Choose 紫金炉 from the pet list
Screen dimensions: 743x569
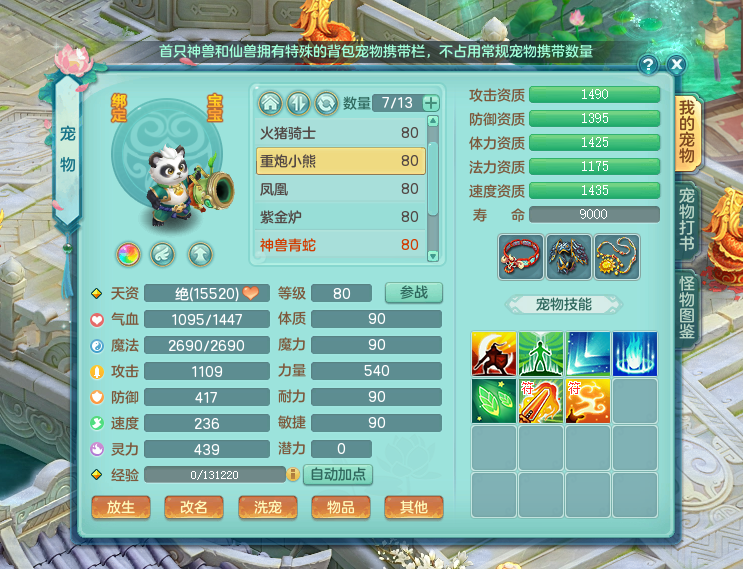coord(341,216)
